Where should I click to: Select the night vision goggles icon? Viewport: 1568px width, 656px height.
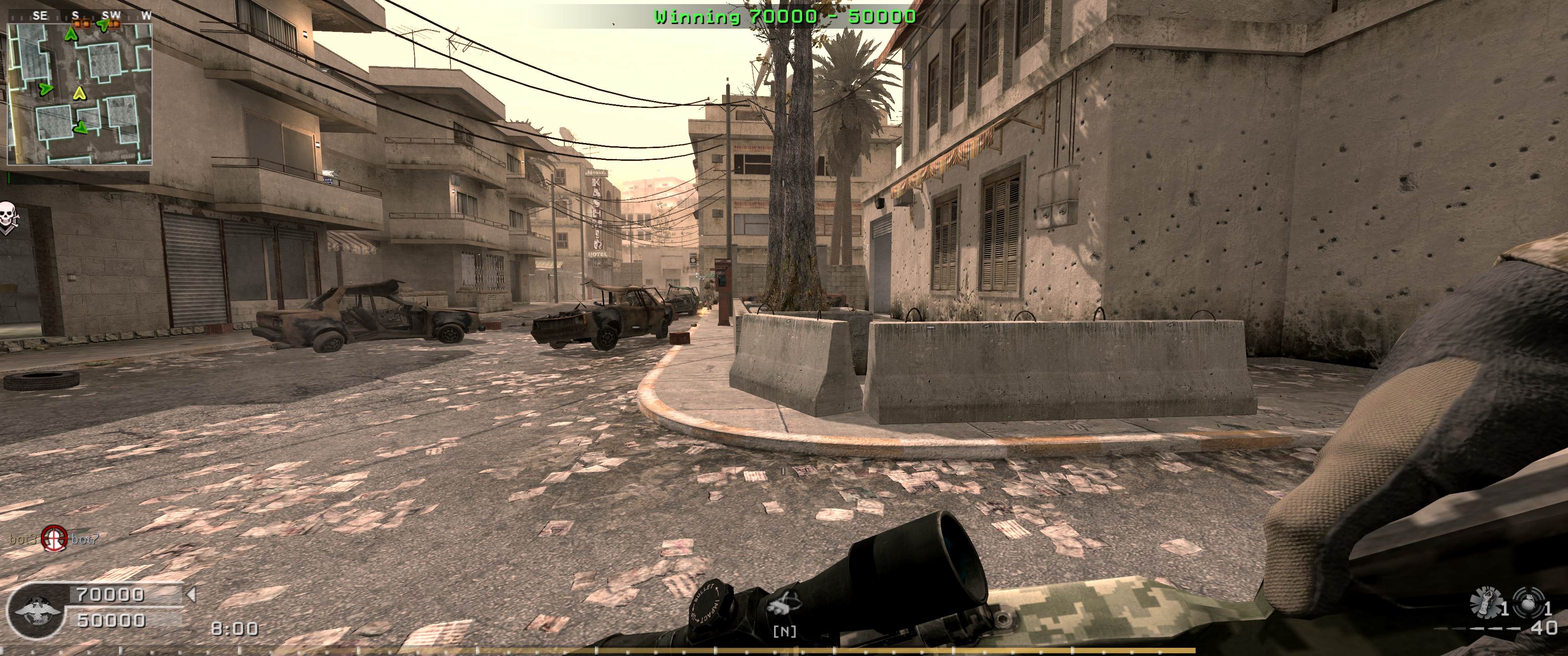pos(784,607)
